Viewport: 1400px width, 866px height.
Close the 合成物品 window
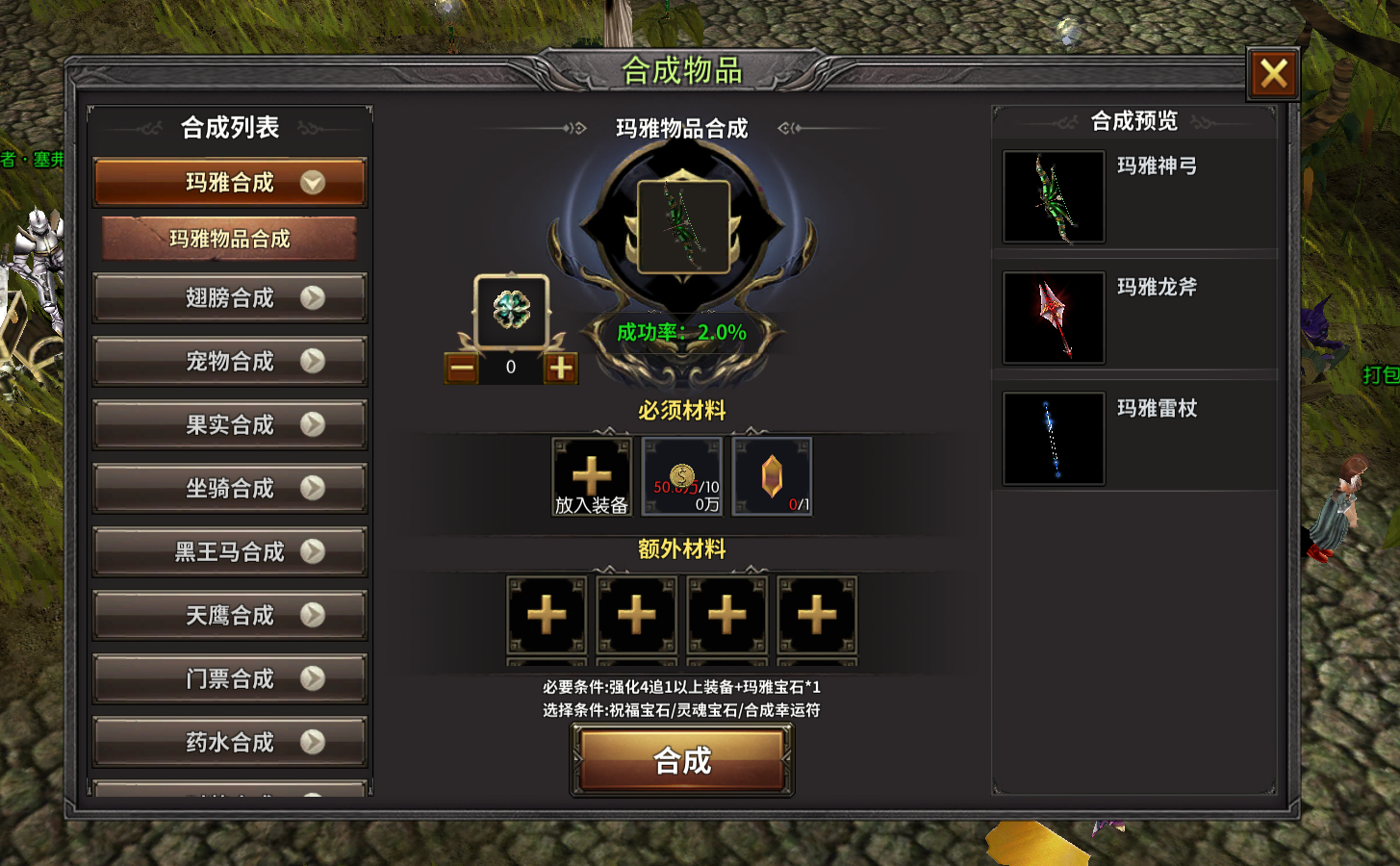(1273, 73)
